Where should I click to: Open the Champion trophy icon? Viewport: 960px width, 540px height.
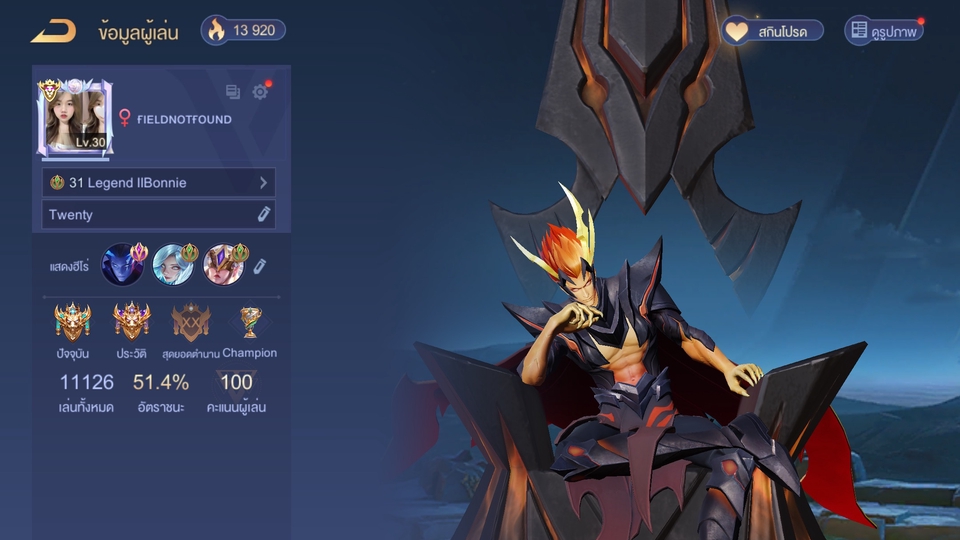[x=249, y=322]
